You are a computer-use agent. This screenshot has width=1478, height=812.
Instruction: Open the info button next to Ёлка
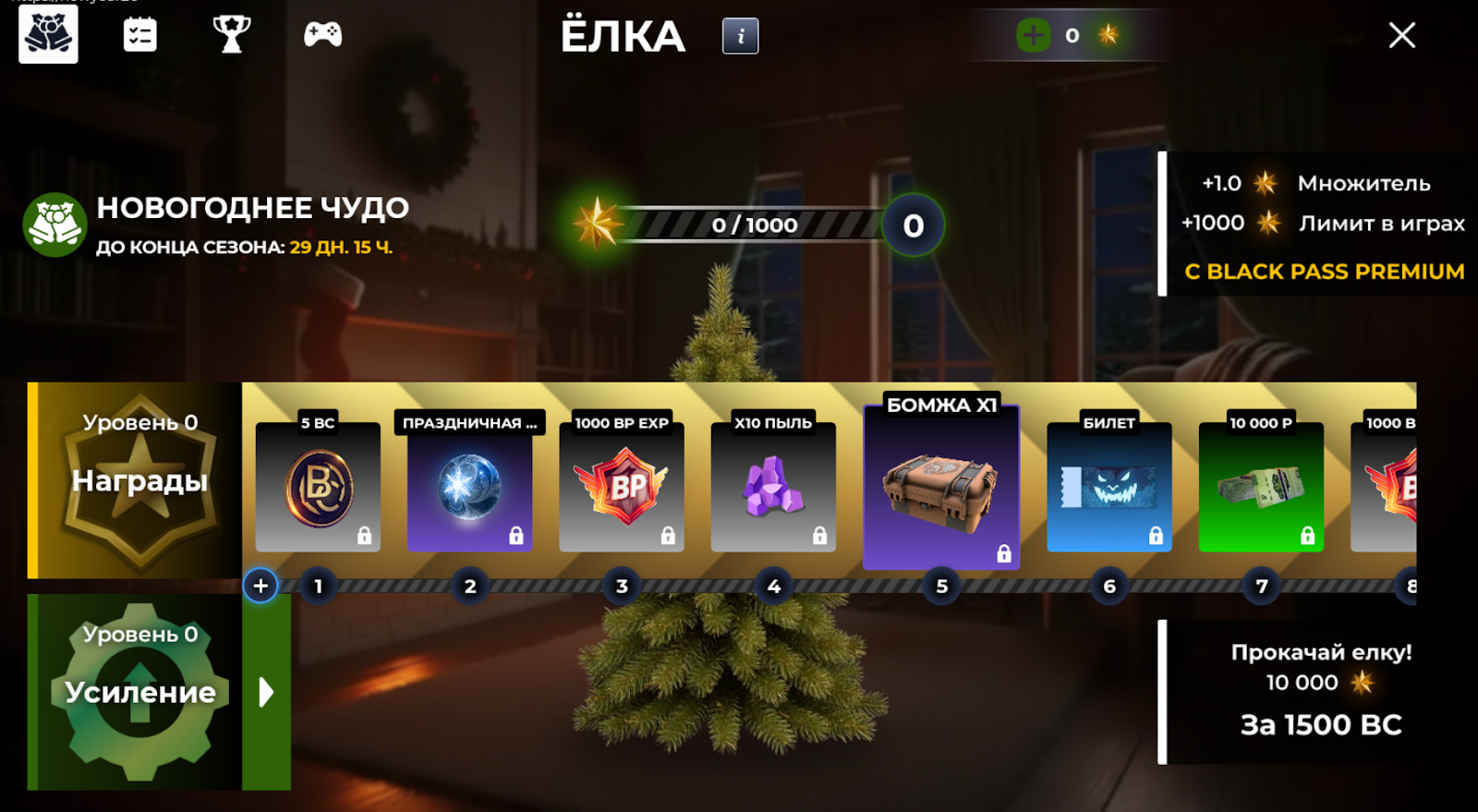[740, 36]
